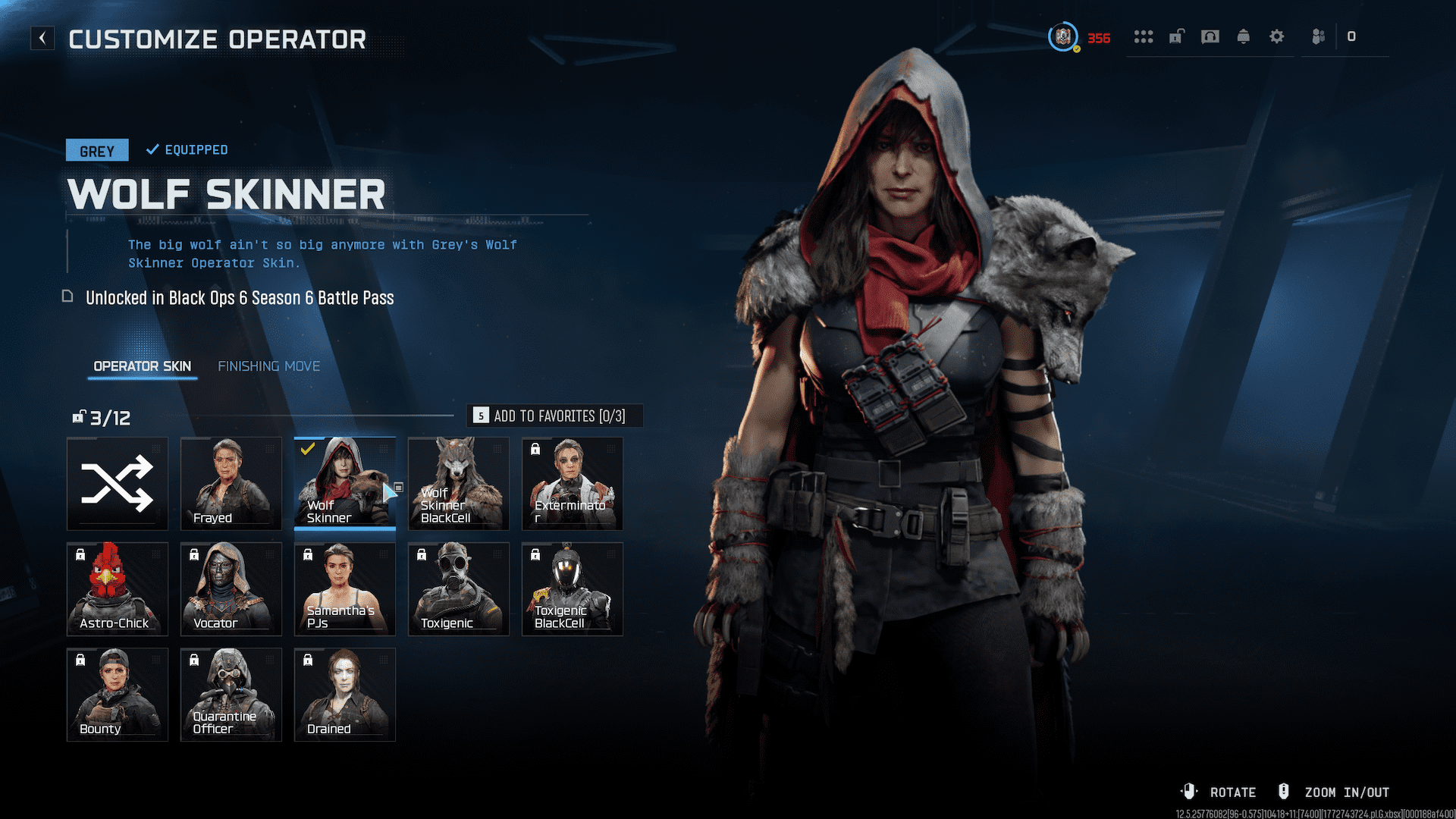Select the Frayed operator skin
The image size is (1456, 819).
pos(231,484)
